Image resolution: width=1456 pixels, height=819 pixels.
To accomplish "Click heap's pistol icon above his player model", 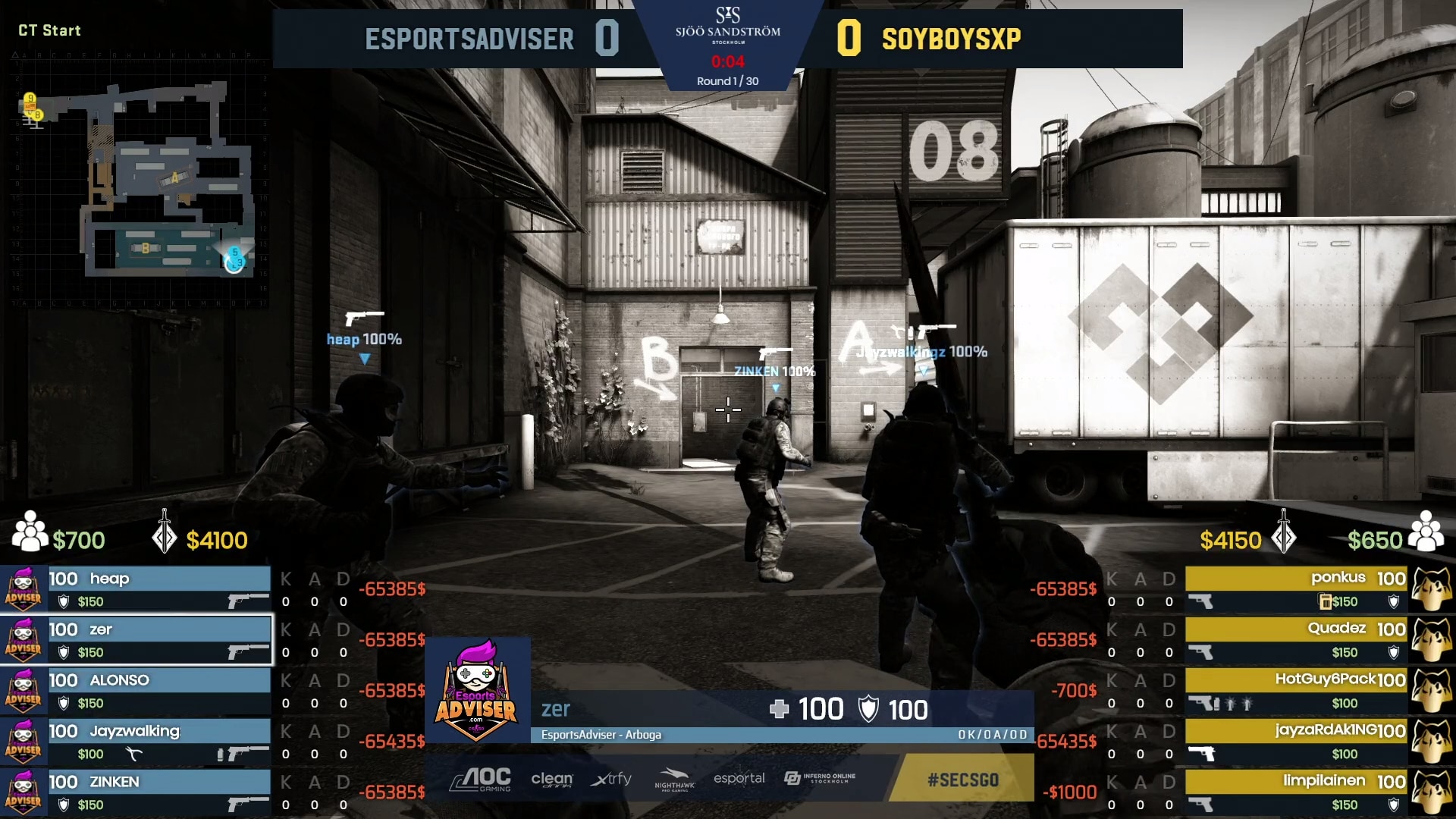I will 362,318.
